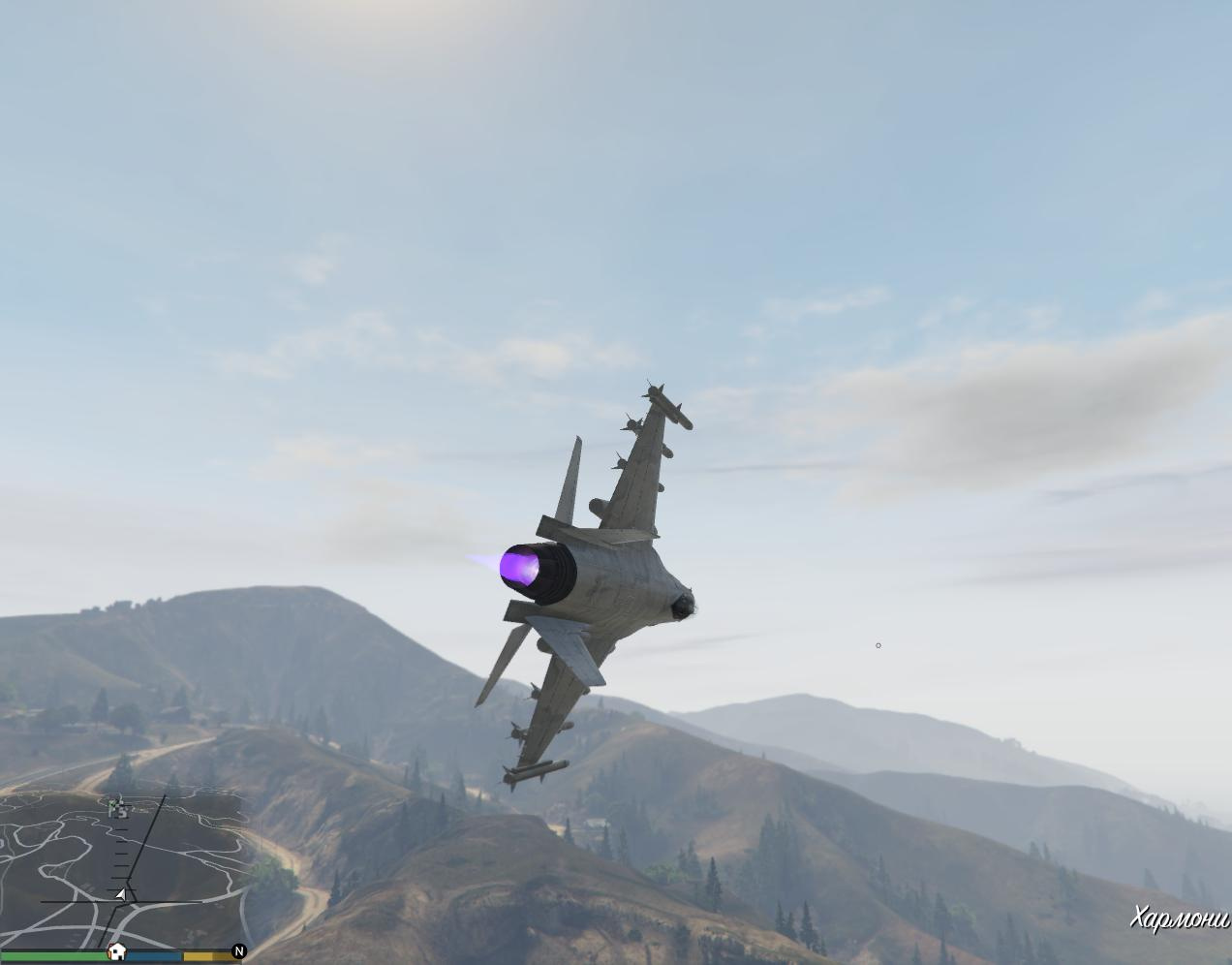
Task: Click the minimap in the corner
Action: [x=121, y=869]
